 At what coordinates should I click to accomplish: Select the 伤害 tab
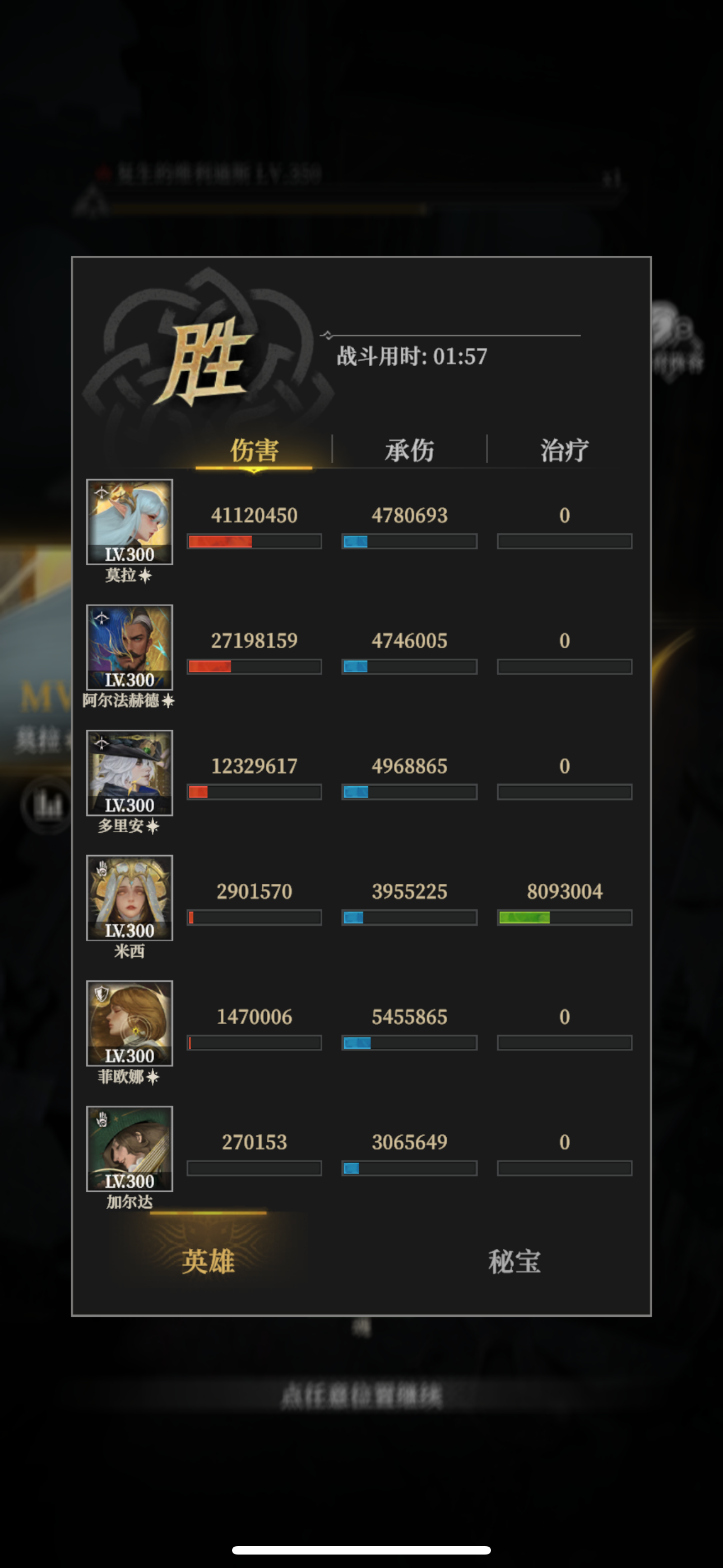pos(254,449)
